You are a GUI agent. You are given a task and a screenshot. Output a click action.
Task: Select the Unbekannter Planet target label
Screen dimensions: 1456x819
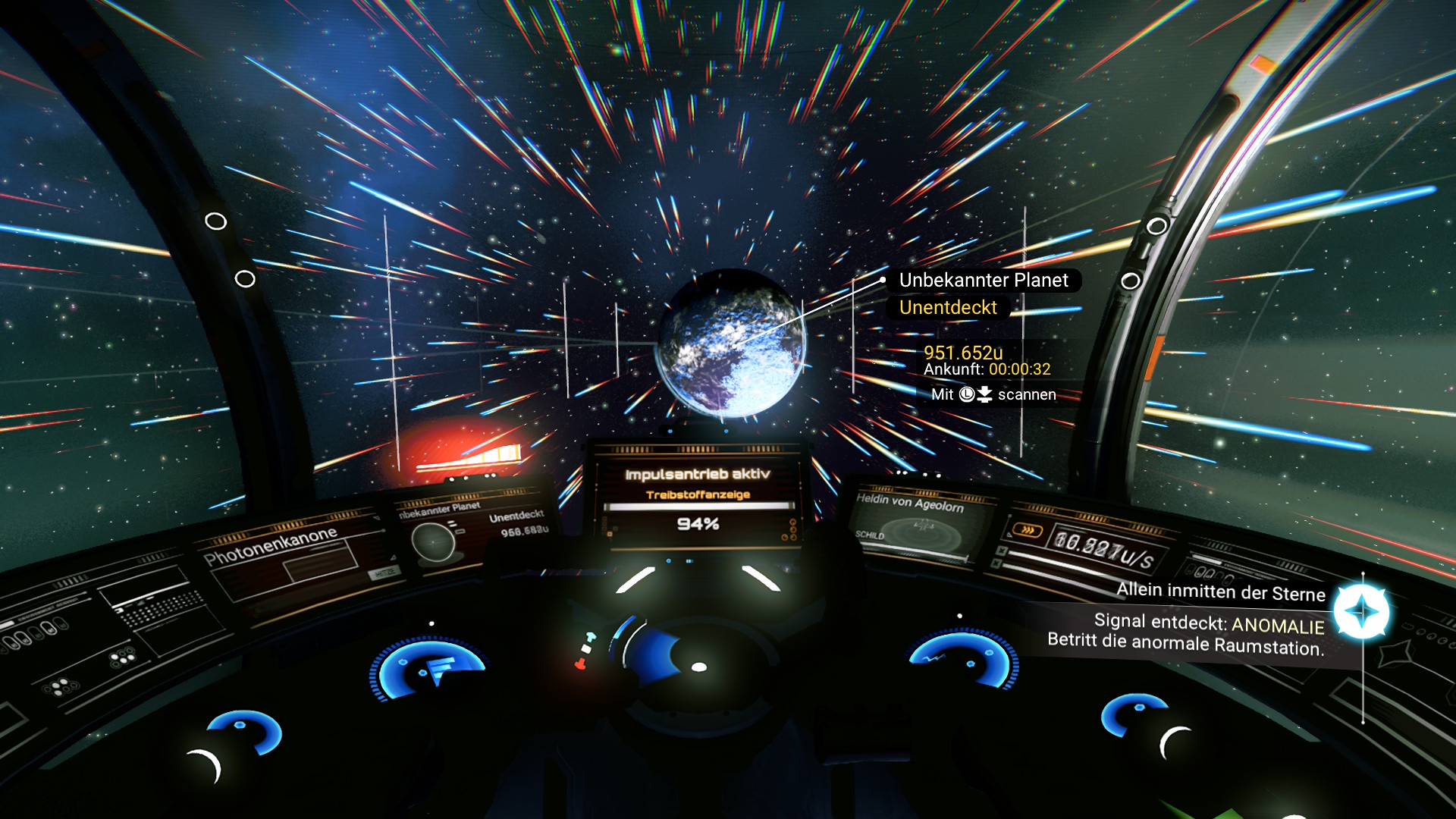(x=983, y=281)
